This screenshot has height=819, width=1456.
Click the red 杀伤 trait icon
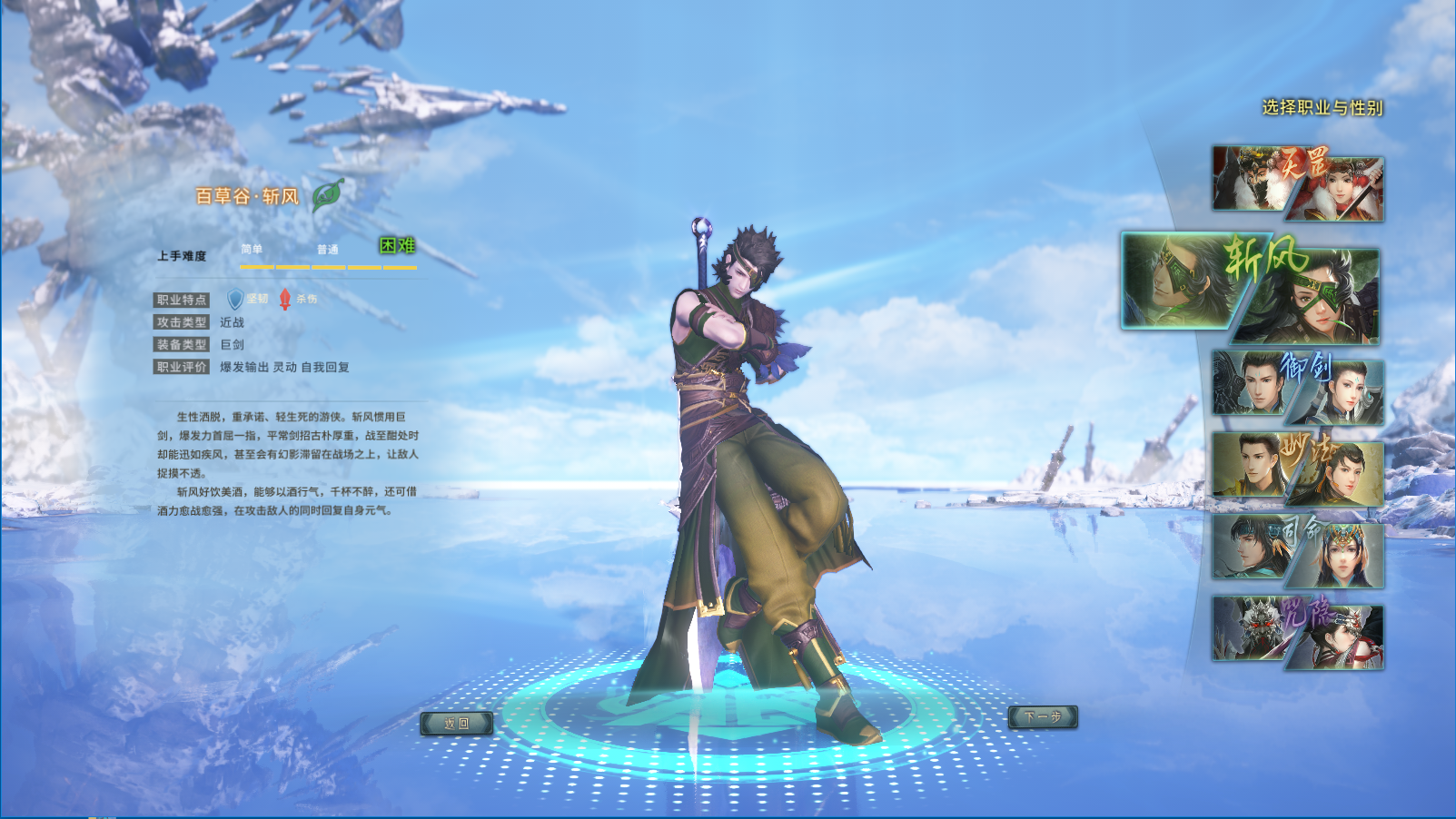(285, 299)
